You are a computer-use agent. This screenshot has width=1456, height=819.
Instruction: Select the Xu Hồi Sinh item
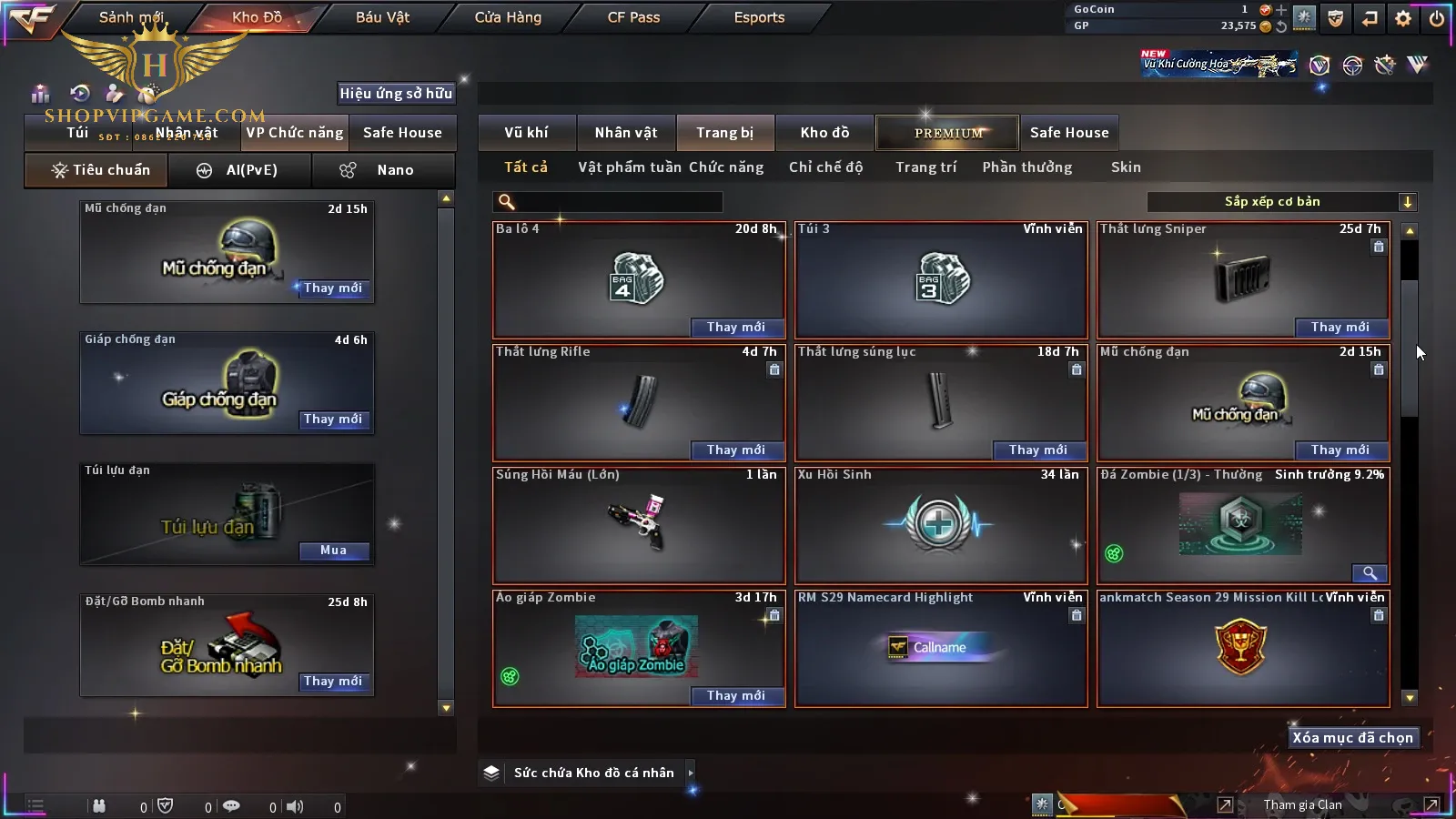[x=940, y=525]
